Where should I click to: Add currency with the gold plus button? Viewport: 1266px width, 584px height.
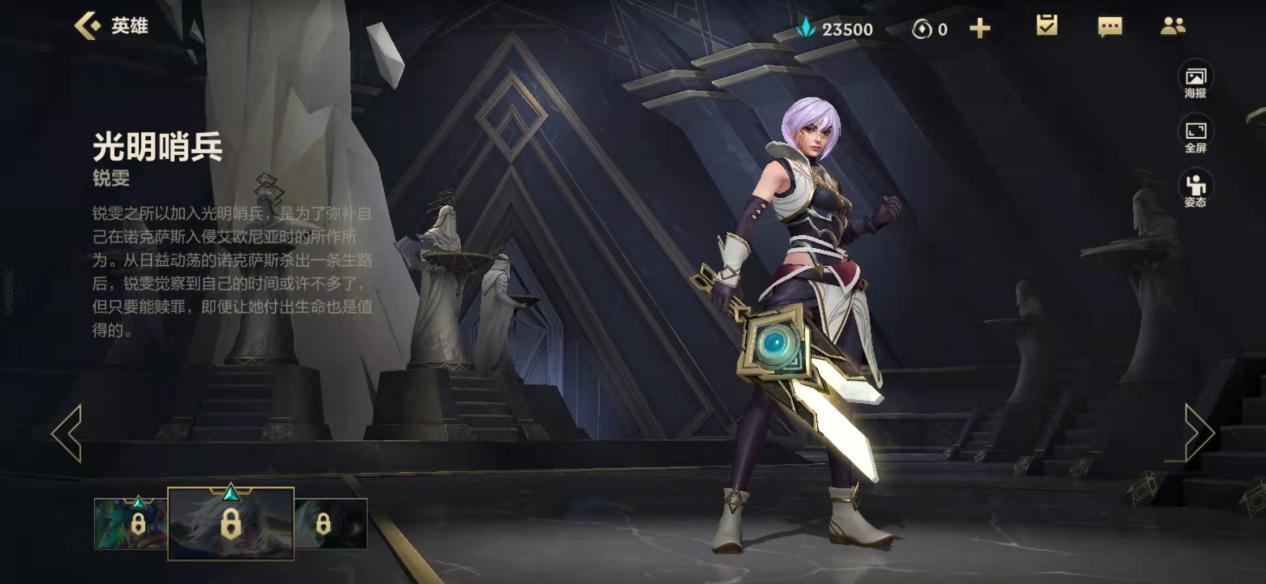(x=980, y=28)
